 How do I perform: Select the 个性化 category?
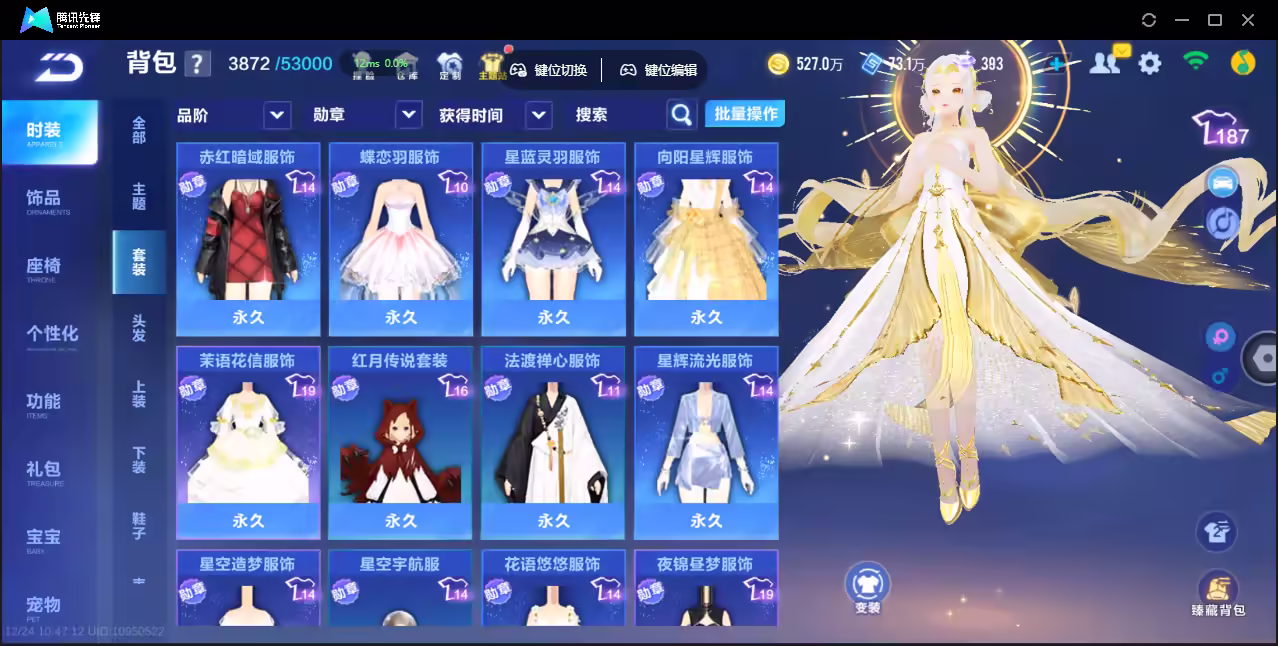51,335
